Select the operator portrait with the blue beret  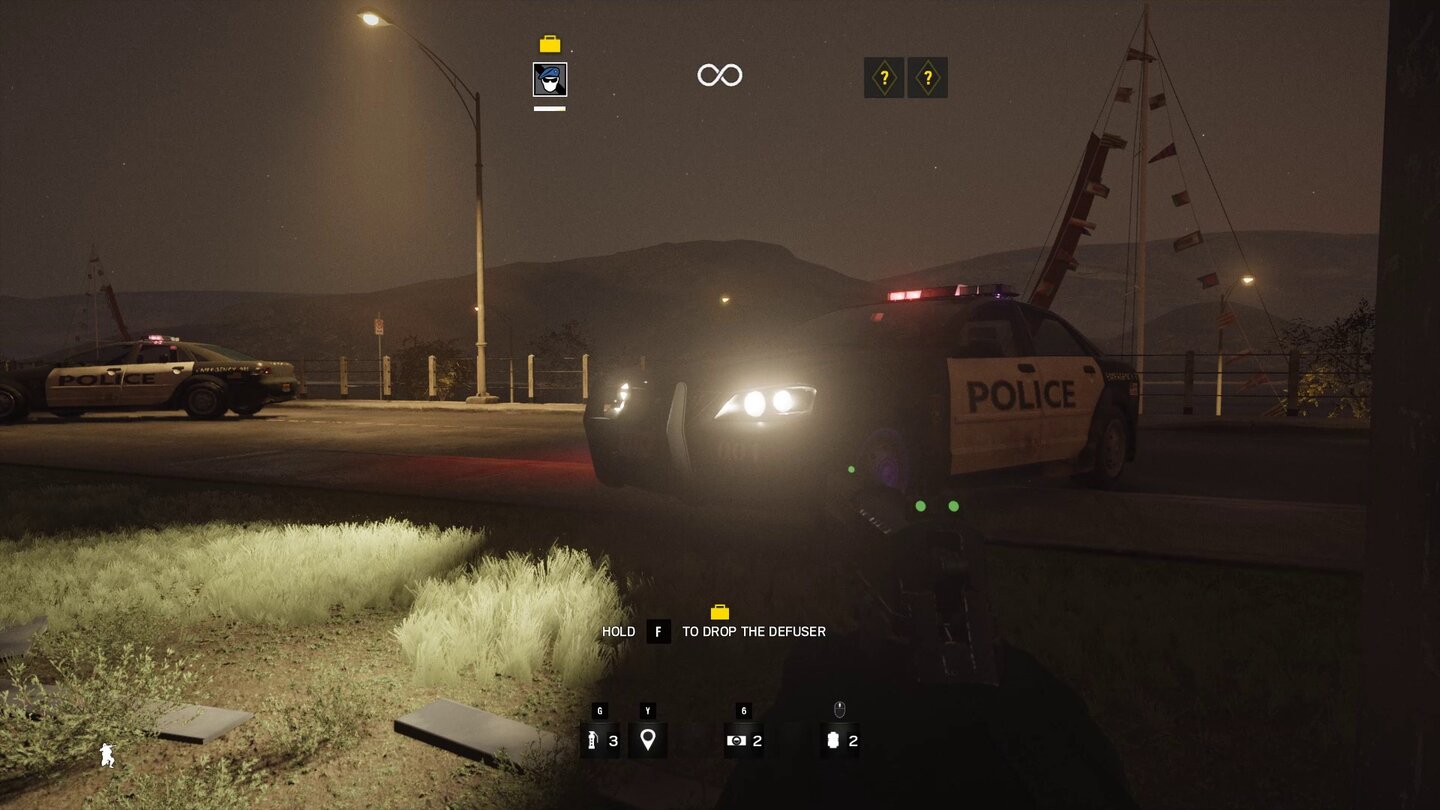tap(549, 80)
